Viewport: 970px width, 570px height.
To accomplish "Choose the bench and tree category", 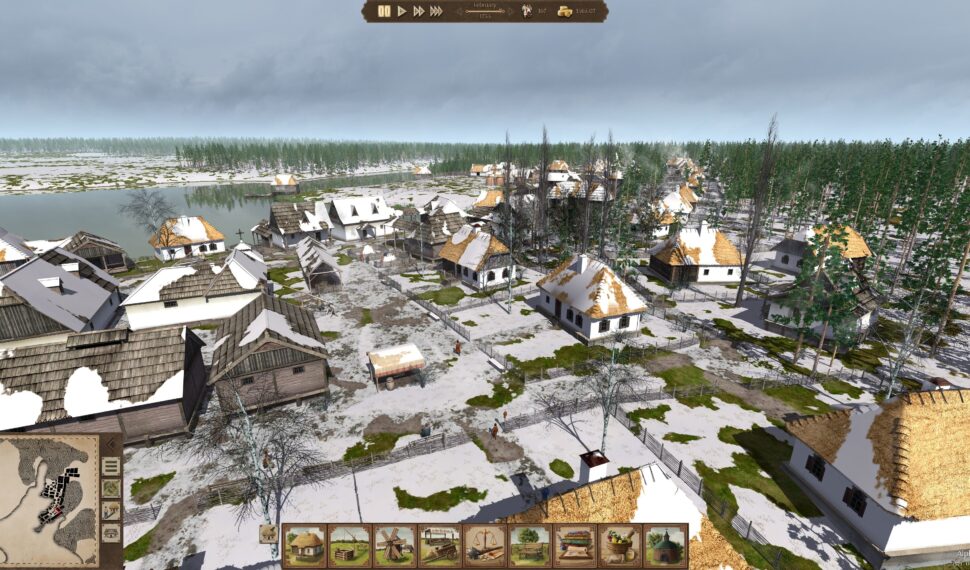I will tap(530, 546).
